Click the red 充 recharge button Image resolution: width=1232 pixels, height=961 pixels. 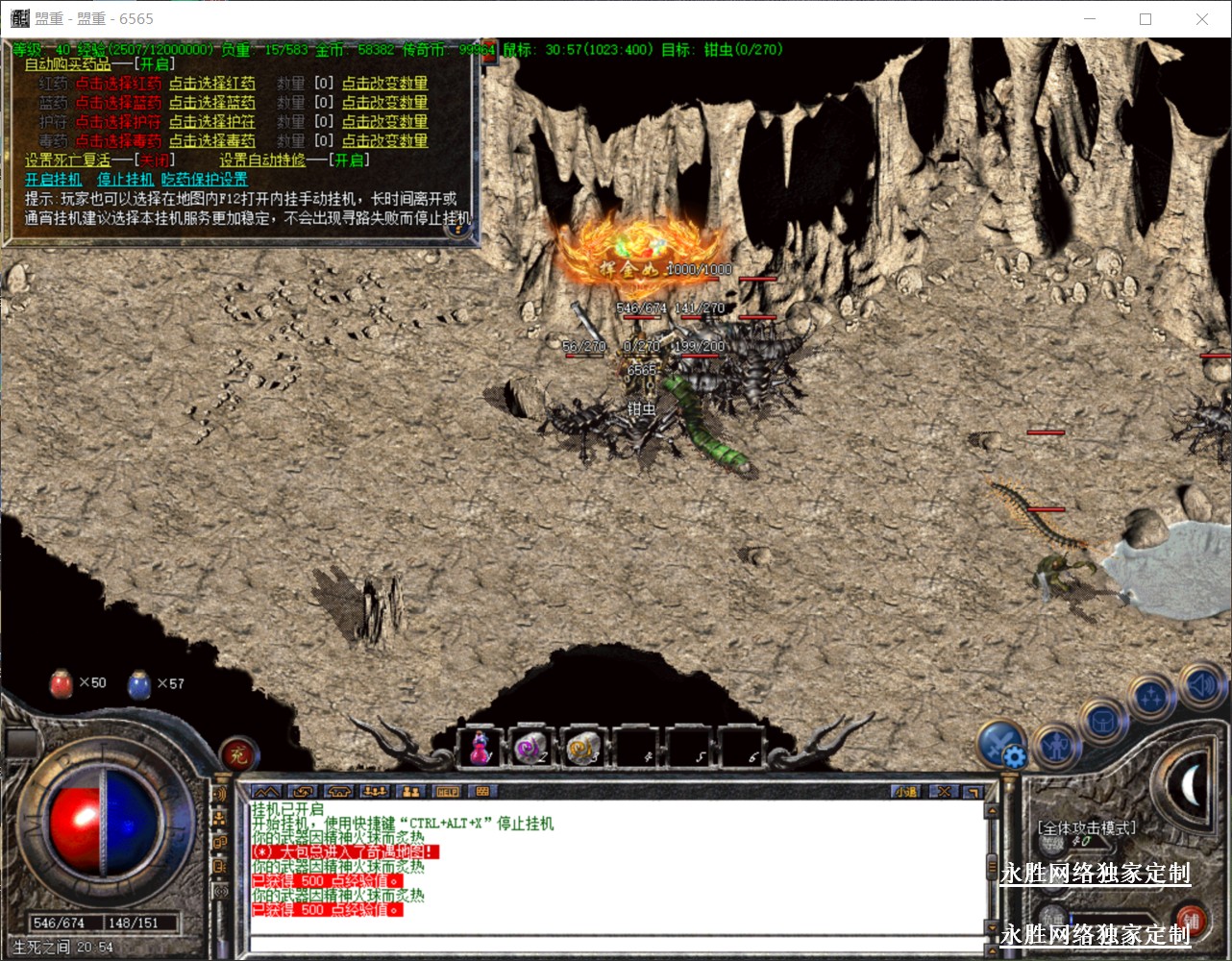pyautogui.click(x=237, y=755)
